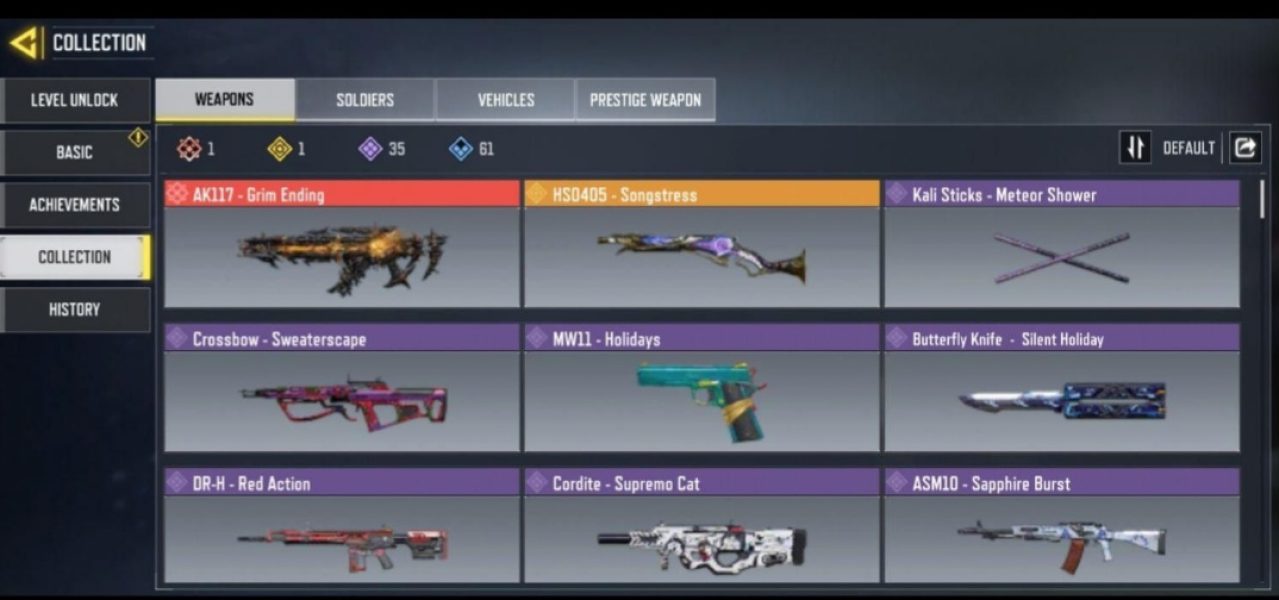Open the Vehicles tab
Viewport: 1279px width, 600px height.
coord(505,100)
